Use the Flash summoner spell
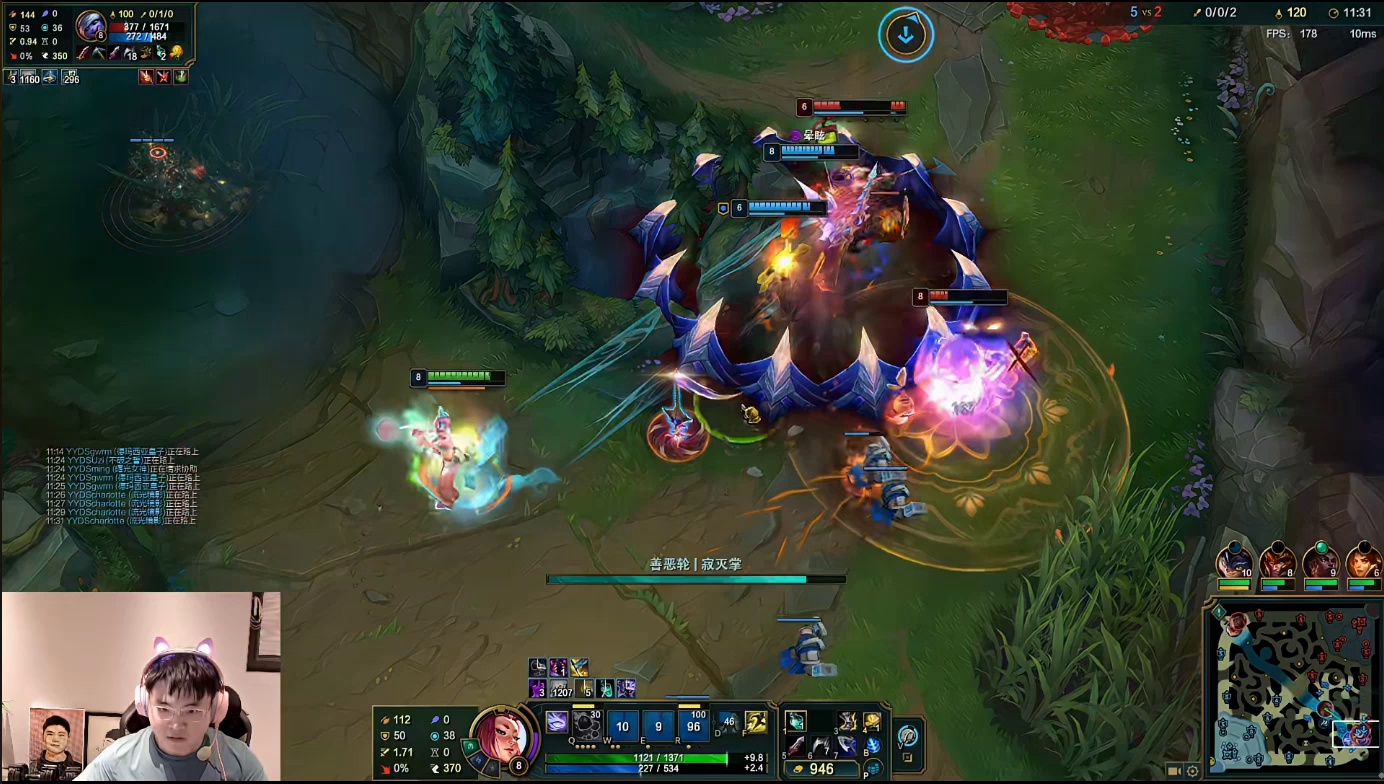Image resolution: width=1384 pixels, height=784 pixels. [x=756, y=722]
